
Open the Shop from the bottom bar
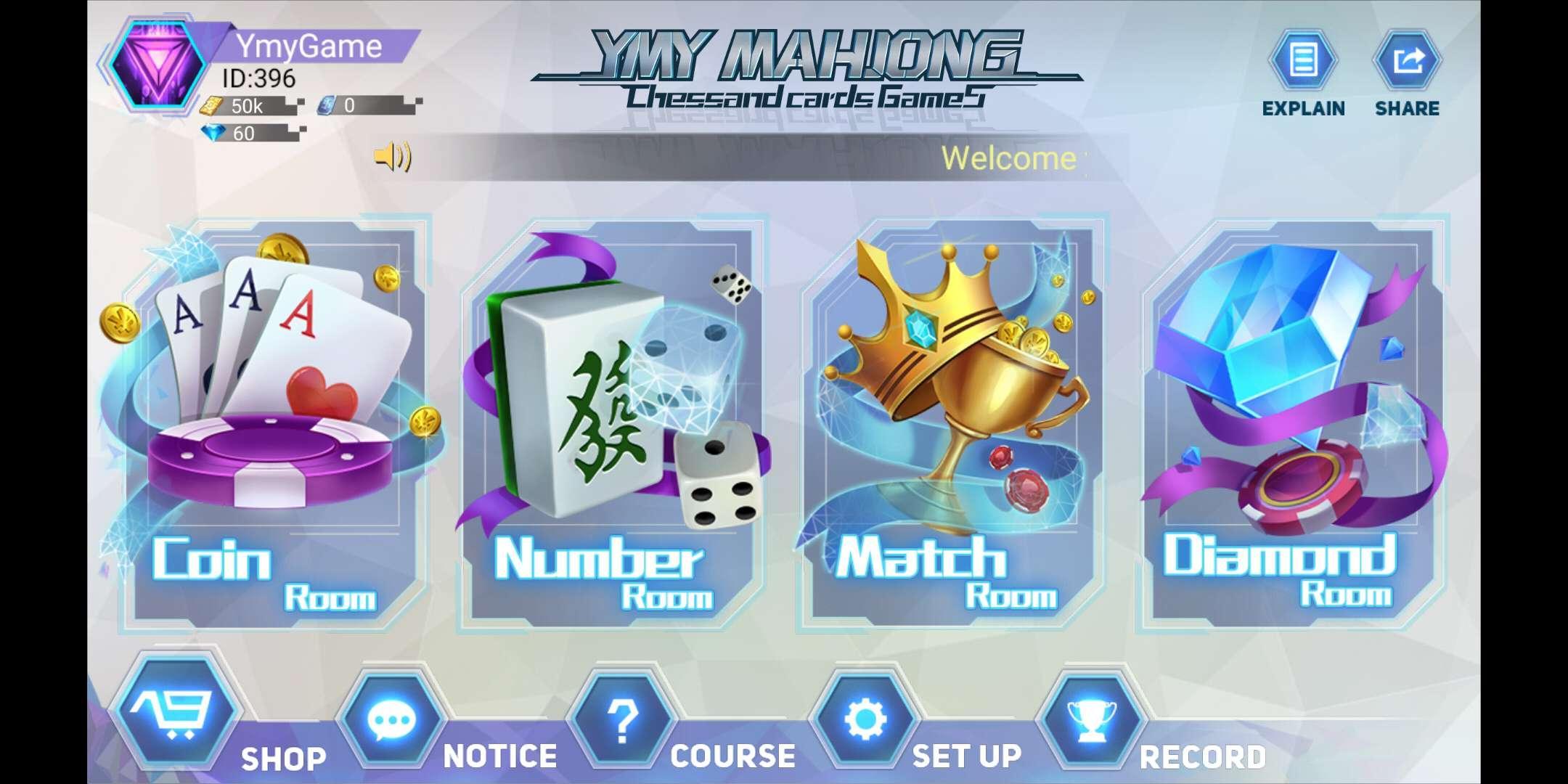176,719
